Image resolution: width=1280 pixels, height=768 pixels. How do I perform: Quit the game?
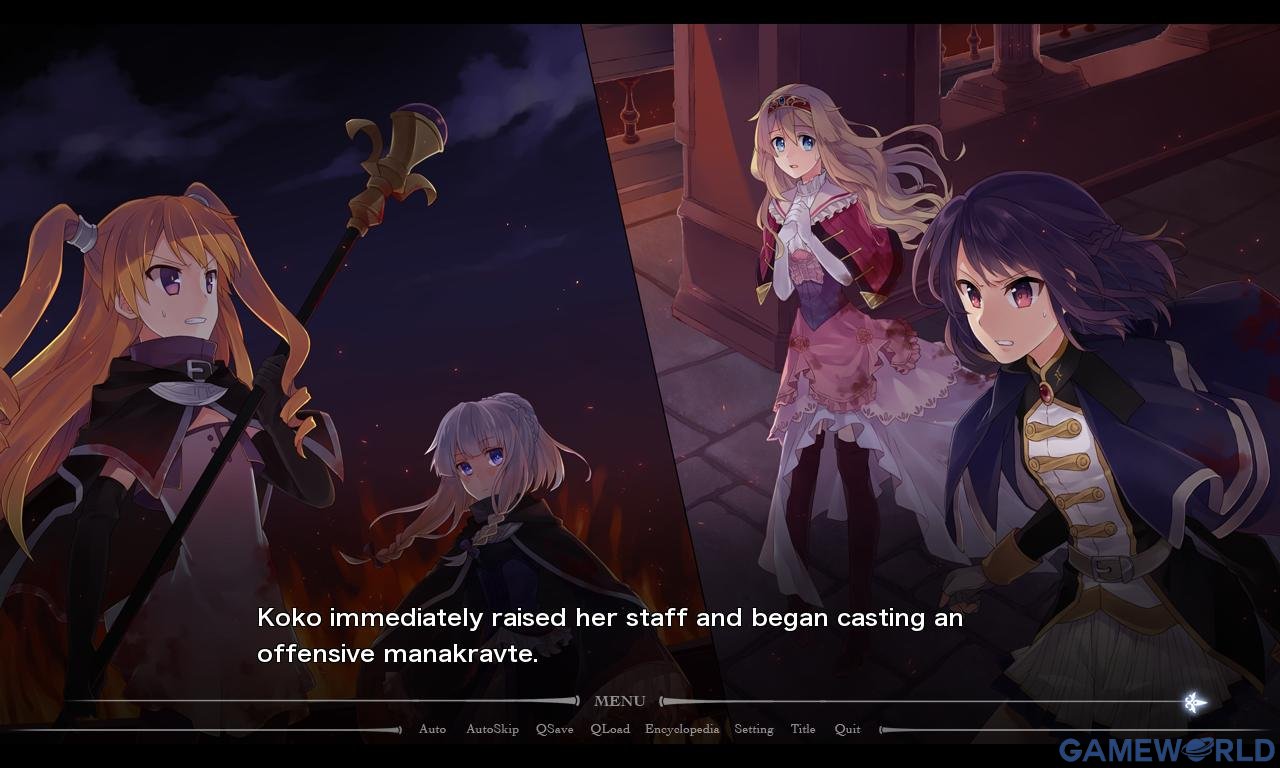tap(847, 729)
